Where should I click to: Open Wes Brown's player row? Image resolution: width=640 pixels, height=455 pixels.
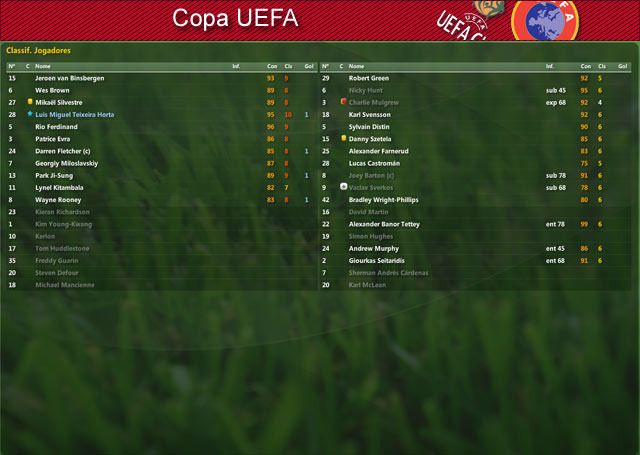pyautogui.click(x=52, y=90)
